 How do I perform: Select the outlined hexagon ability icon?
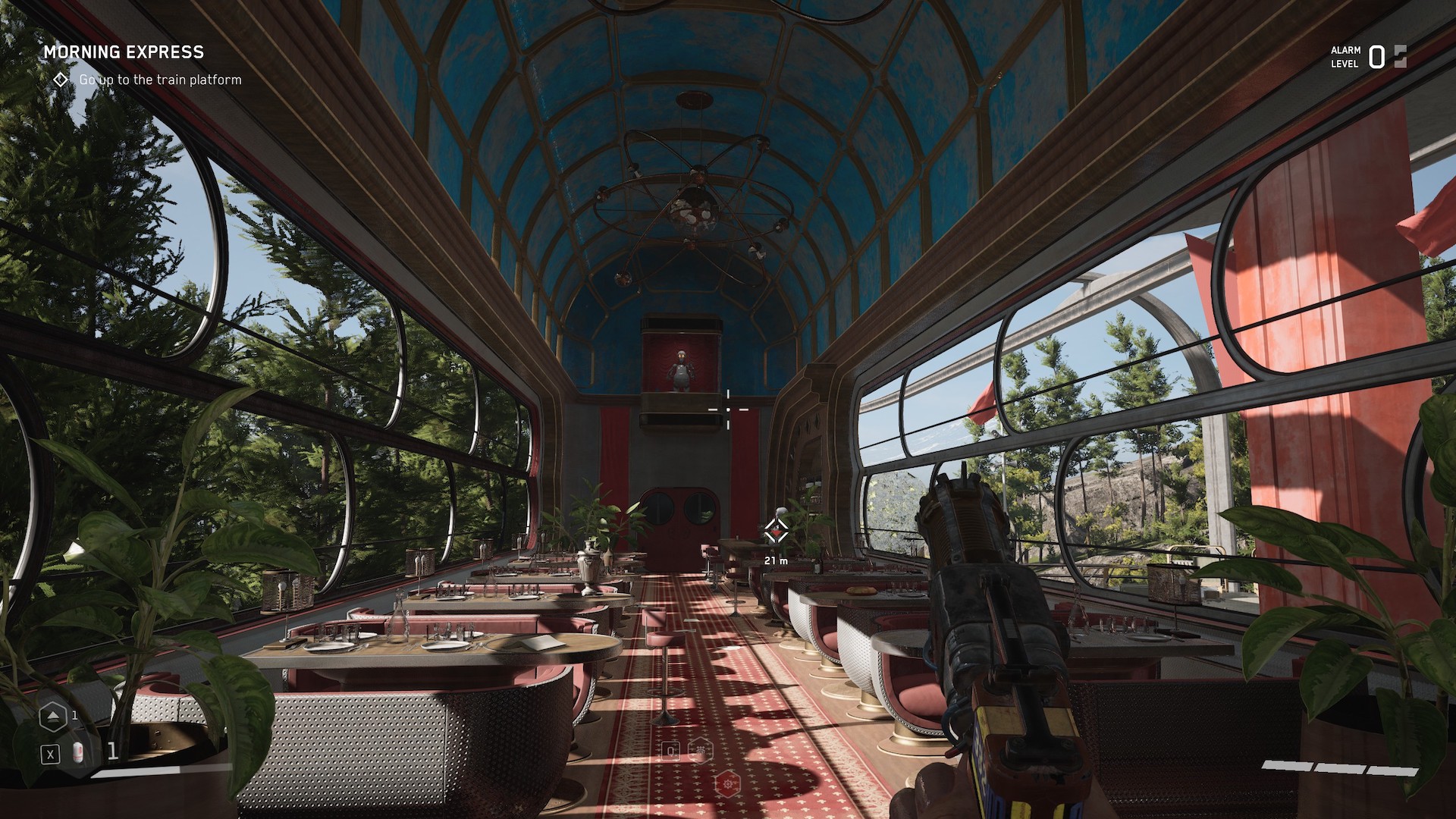(x=701, y=751)
